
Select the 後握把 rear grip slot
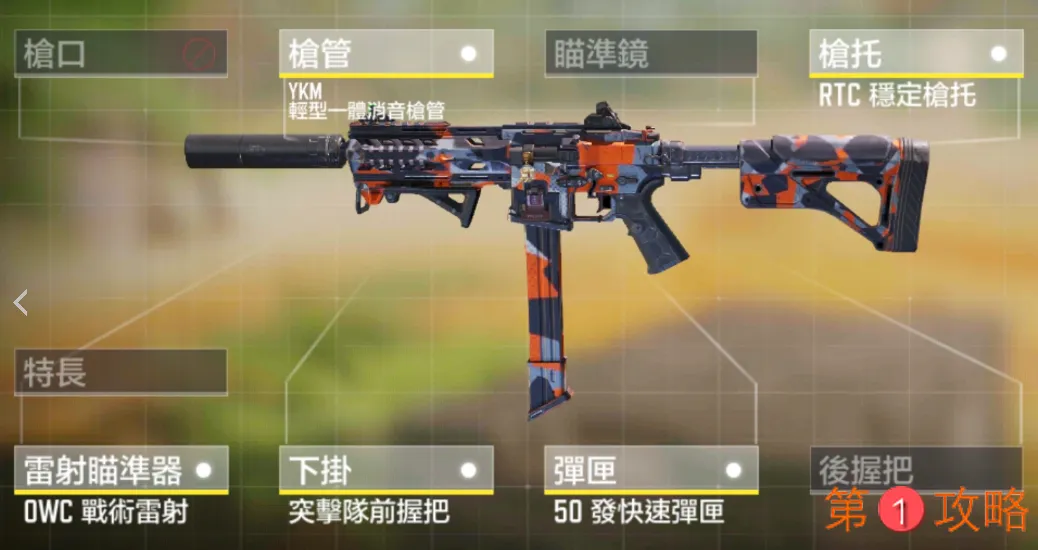915,467
